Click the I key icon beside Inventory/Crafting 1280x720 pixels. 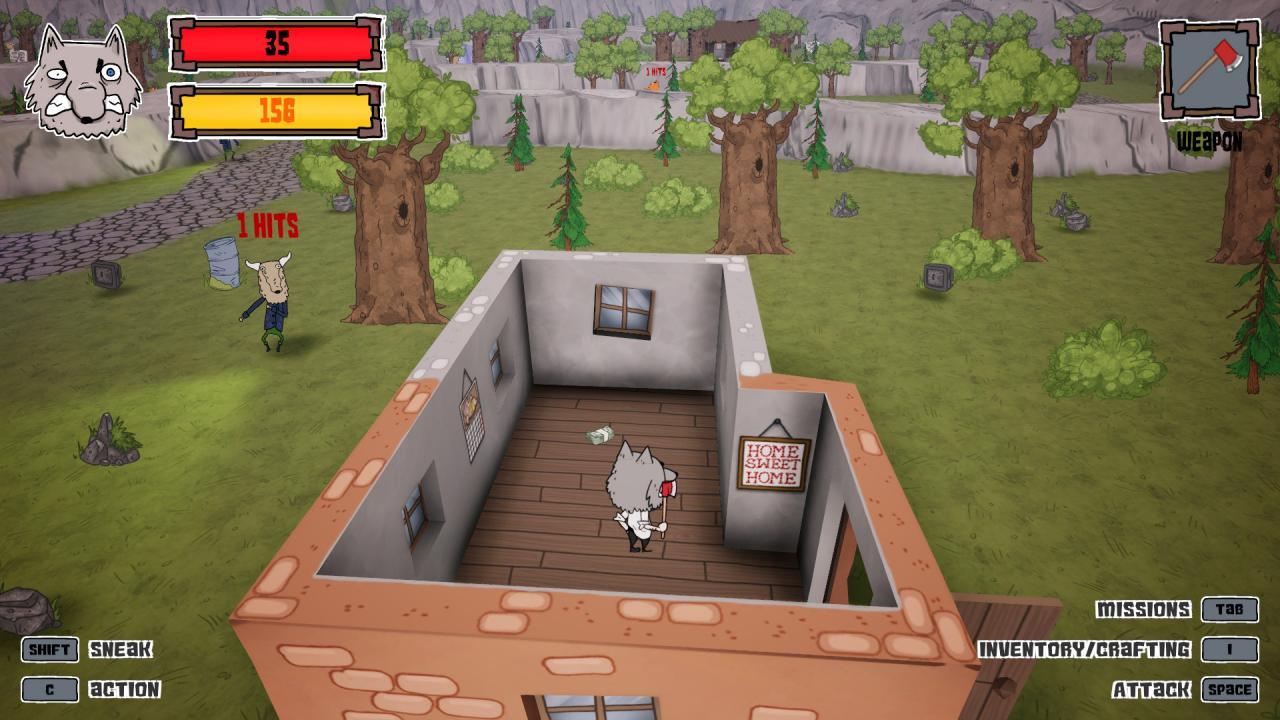[1230, 647]
